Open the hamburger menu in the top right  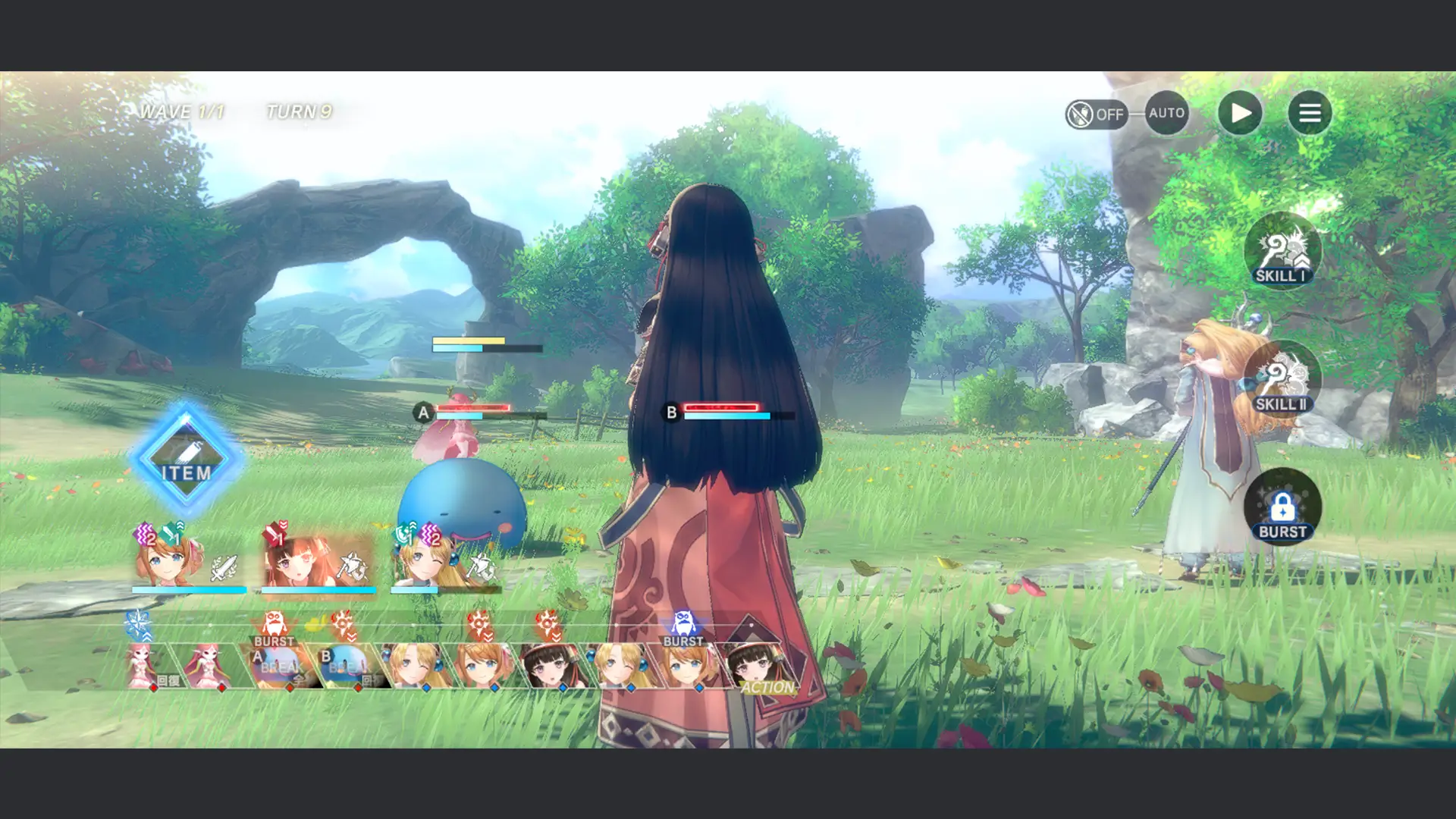click(1310, 112)
